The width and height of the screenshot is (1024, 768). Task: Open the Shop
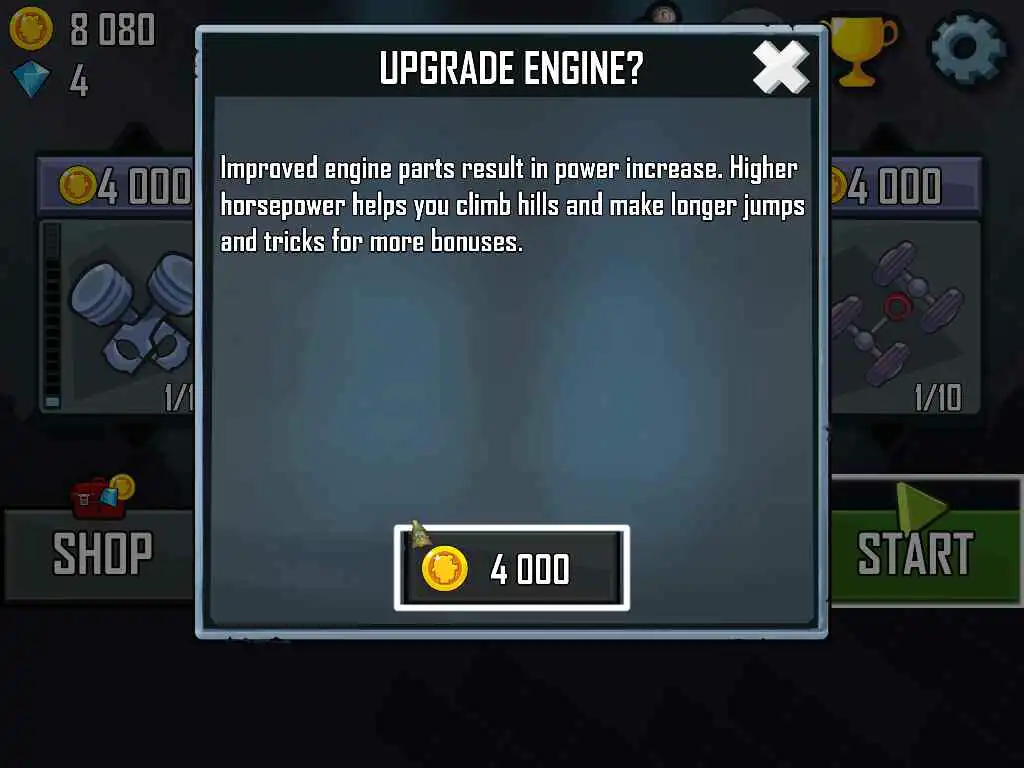coord(98,553)
